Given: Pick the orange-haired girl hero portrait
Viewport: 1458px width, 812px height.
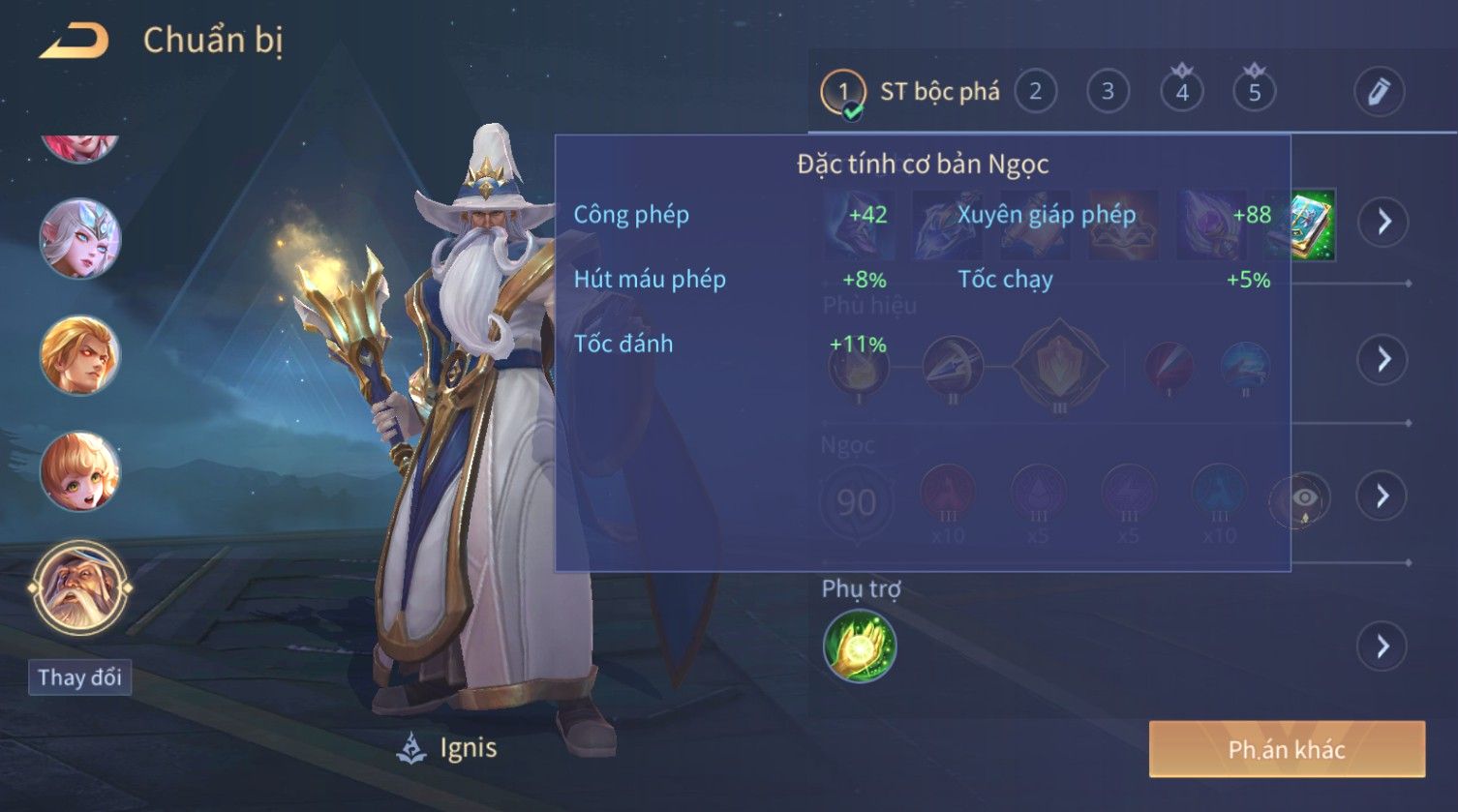Looking at the screenshot, I should [x=79, y=472].
